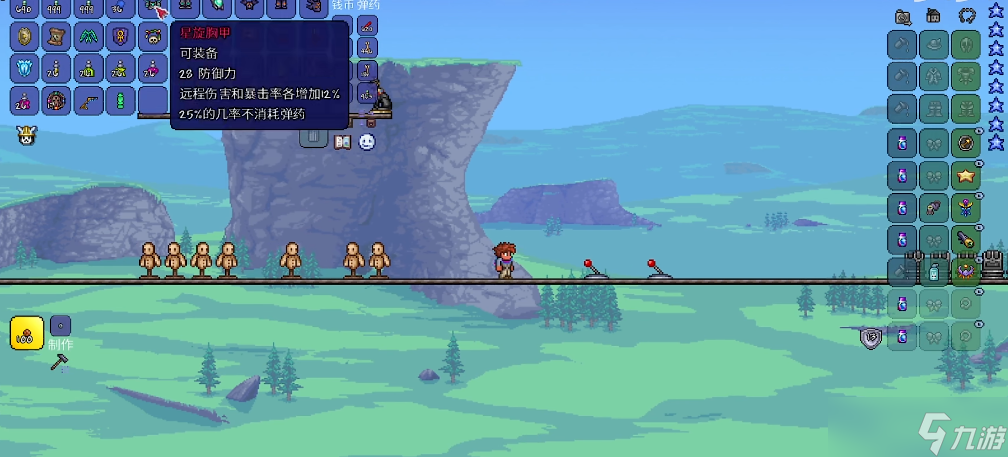Open the armor helmet equipment tab
The image size is (1008, 457).
tap(966, 16)
